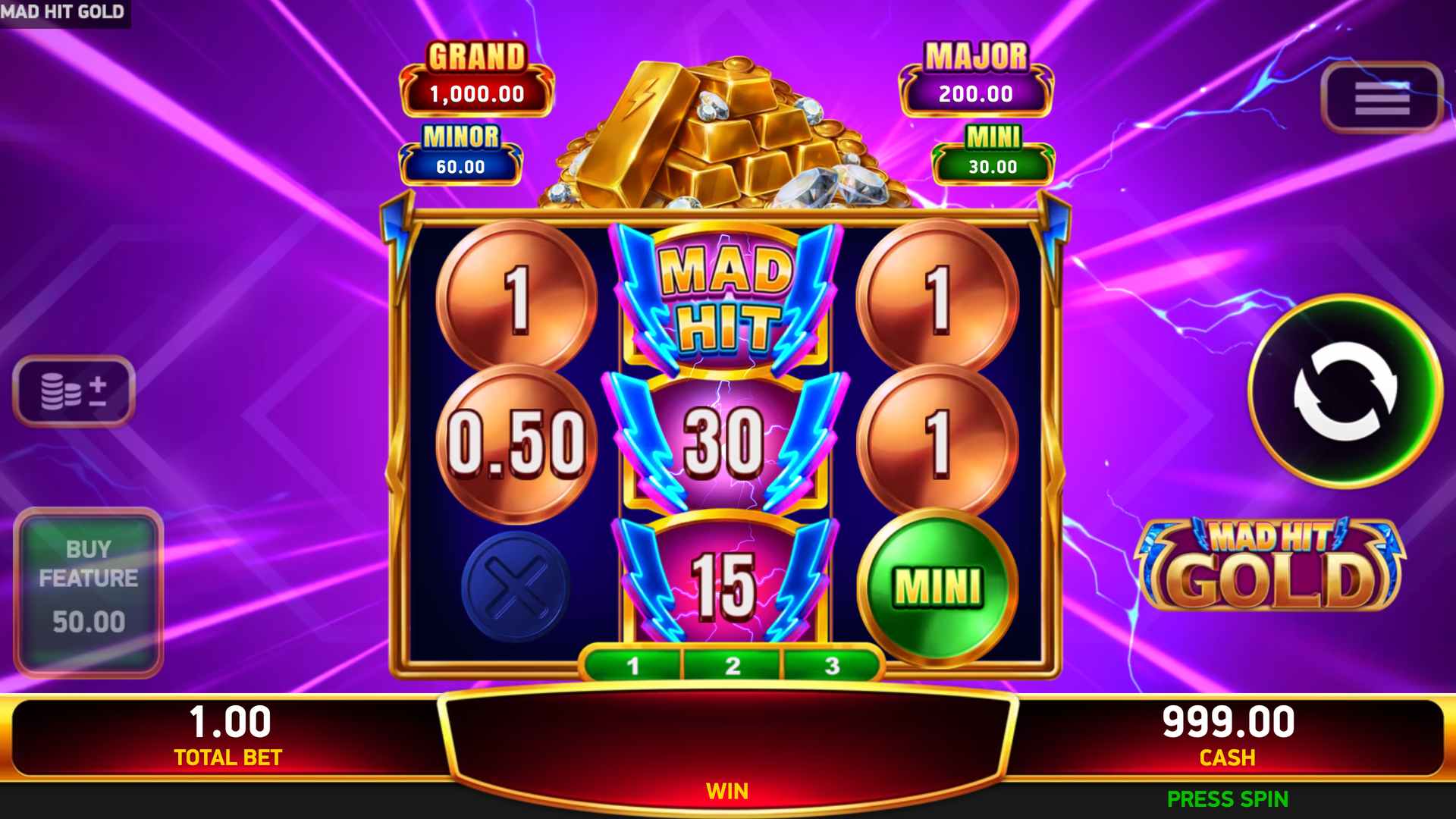Viewport: 1456px width, 819px height.
Task: Spin the reels with the circular arrows button
Action: 1344,391
